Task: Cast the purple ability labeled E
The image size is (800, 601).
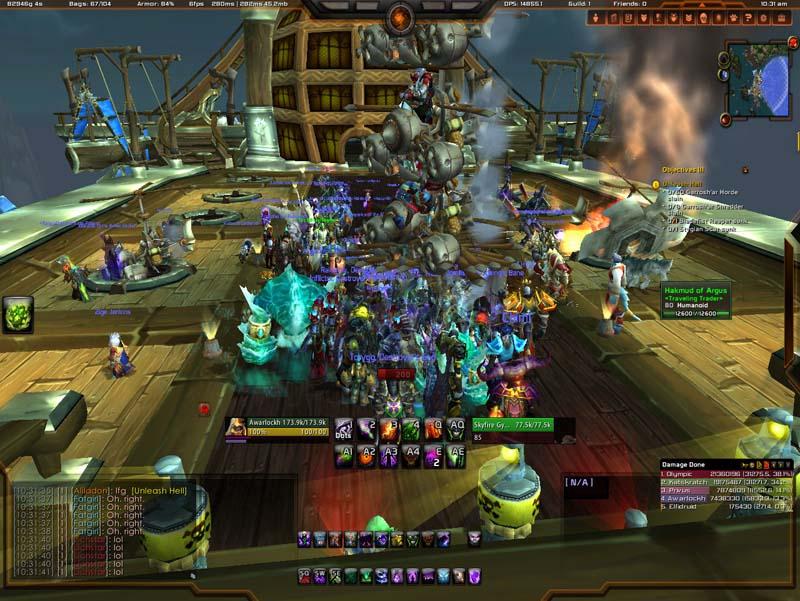Action: pos(435,456)
